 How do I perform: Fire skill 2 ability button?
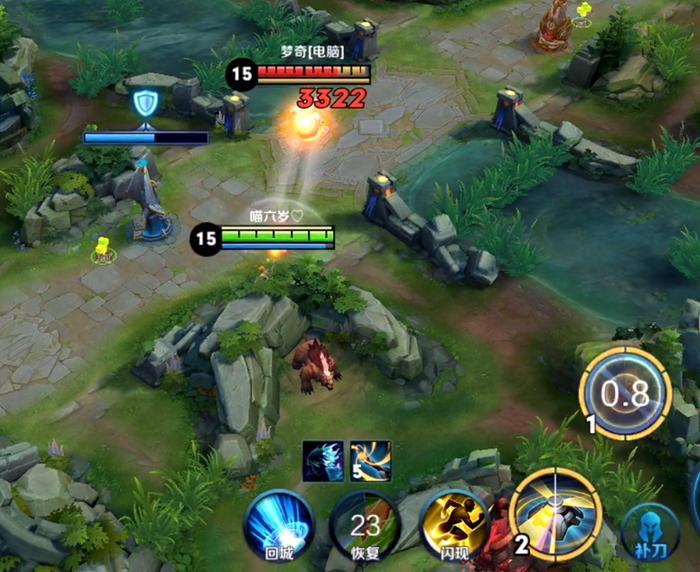point(556,514)
